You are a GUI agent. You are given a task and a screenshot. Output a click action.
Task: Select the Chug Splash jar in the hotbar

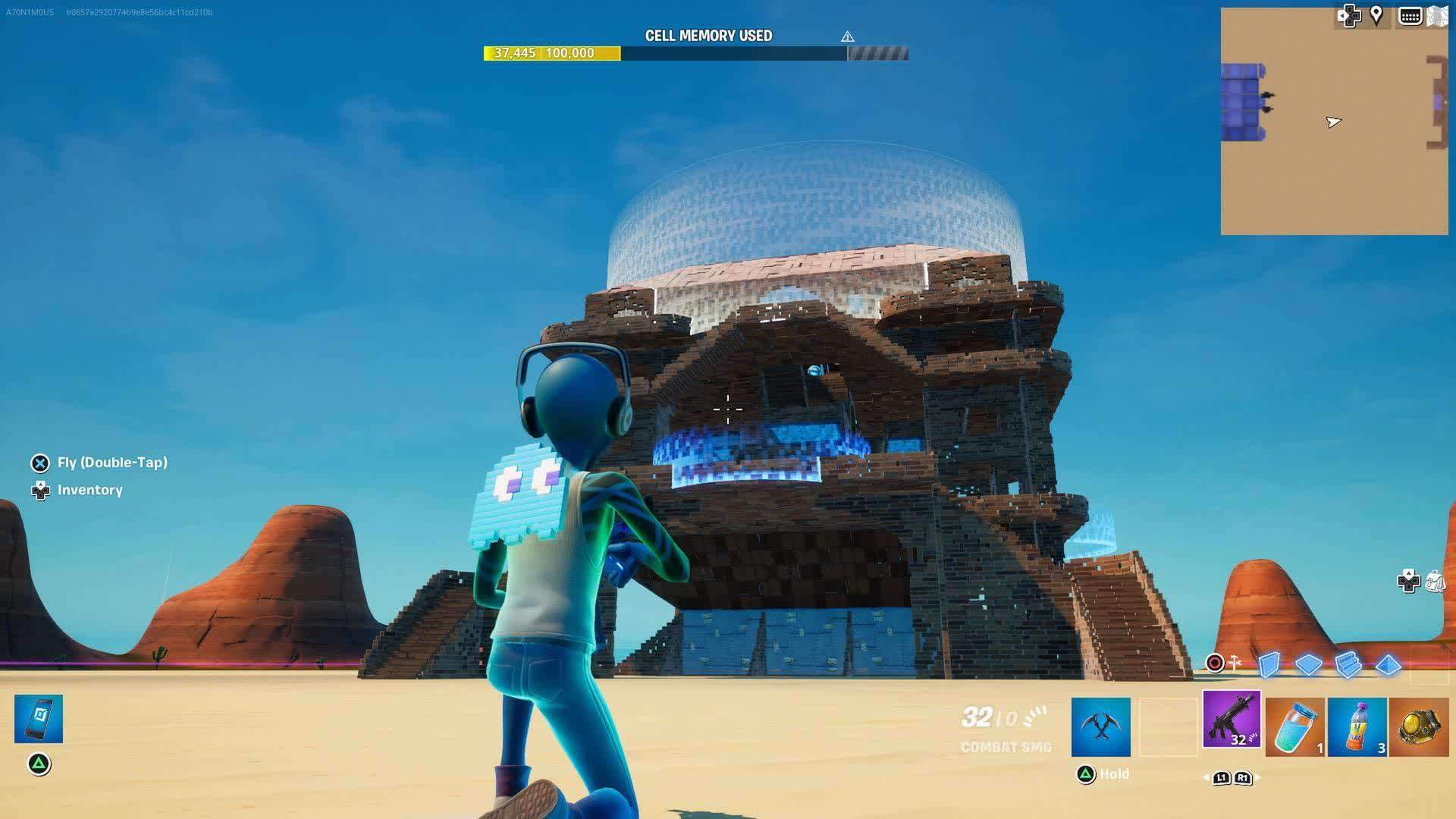coord(1294,726)
